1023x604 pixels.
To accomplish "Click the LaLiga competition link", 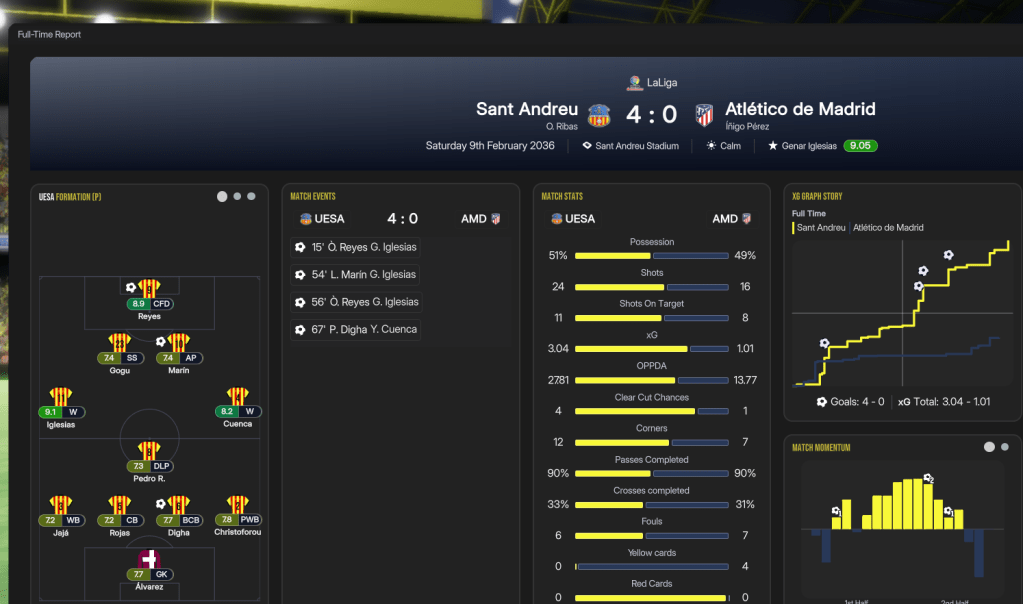I will tap(661, 83).
